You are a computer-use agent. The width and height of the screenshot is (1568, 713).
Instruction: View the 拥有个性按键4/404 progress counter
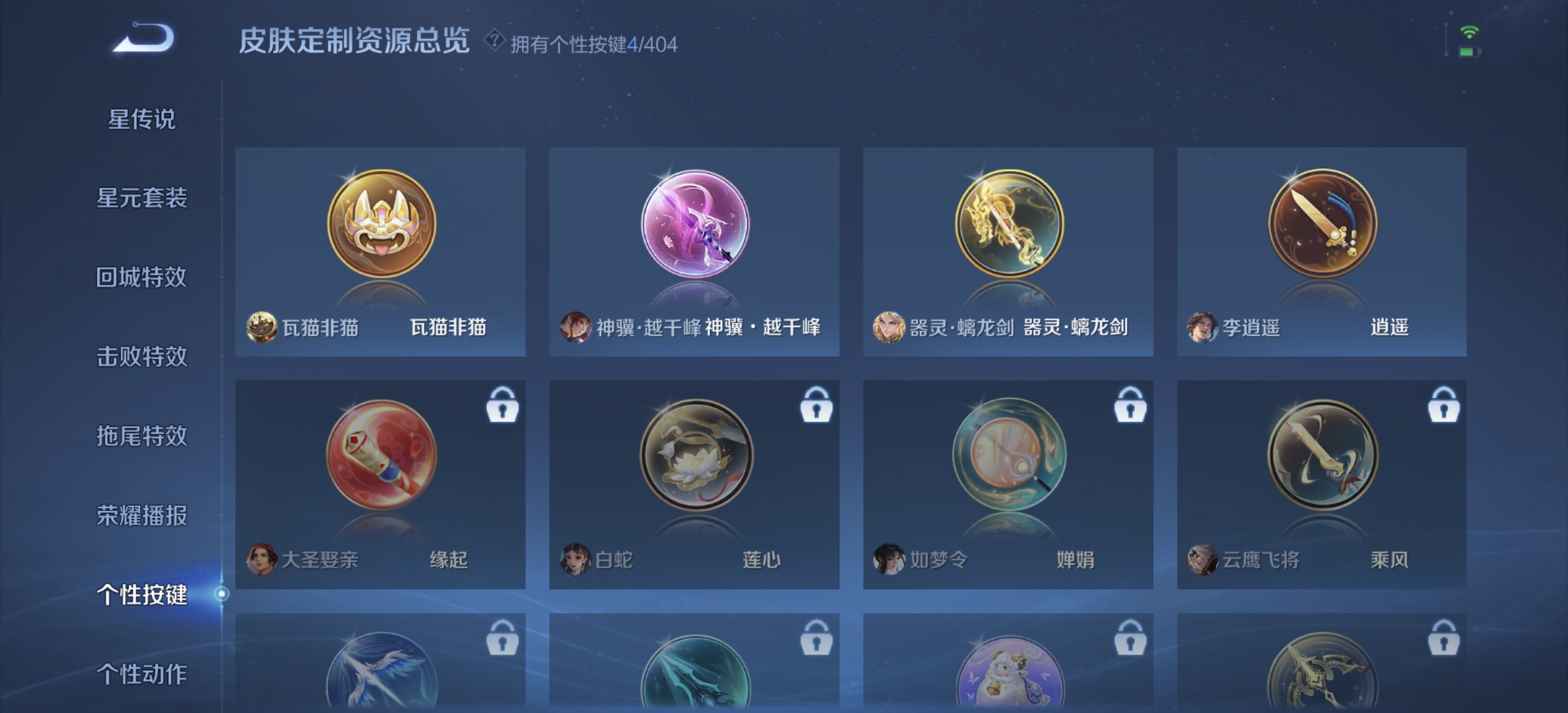(594, 44)
